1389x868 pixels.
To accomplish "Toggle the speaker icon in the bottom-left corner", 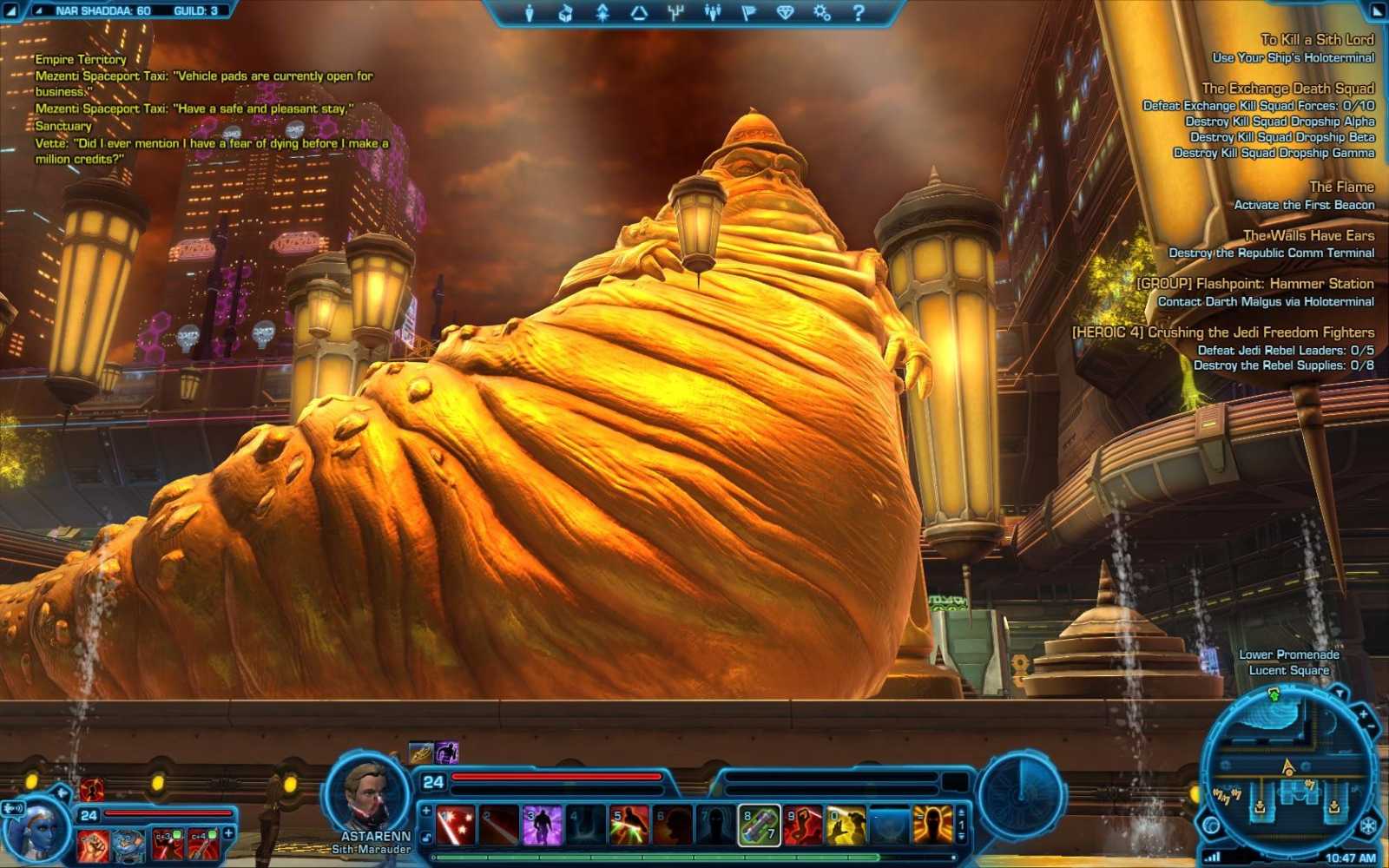I will point(11,809).
